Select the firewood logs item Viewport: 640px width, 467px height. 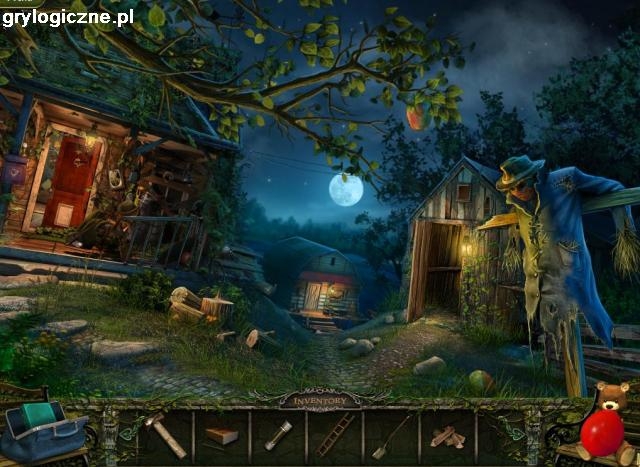click(448, 437)
